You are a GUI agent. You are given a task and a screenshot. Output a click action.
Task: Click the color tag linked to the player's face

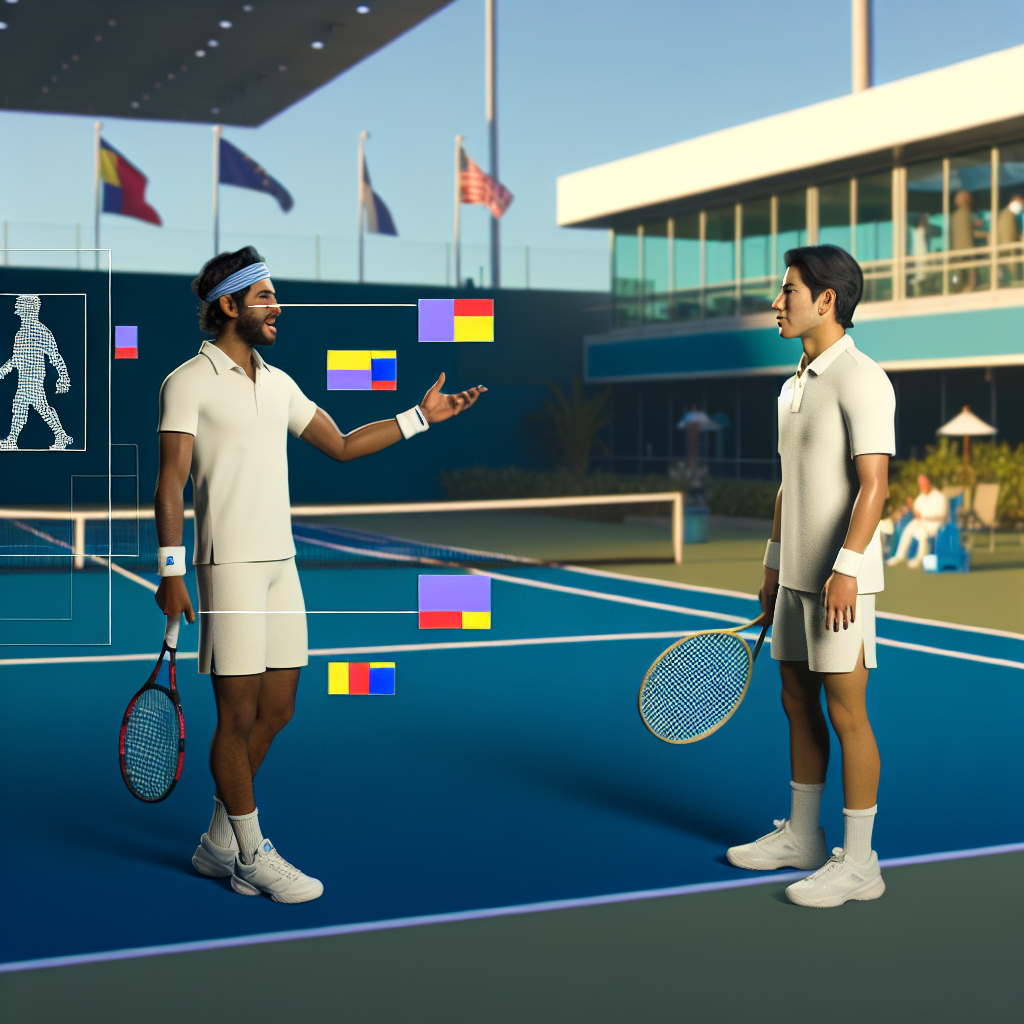(455, 321)
